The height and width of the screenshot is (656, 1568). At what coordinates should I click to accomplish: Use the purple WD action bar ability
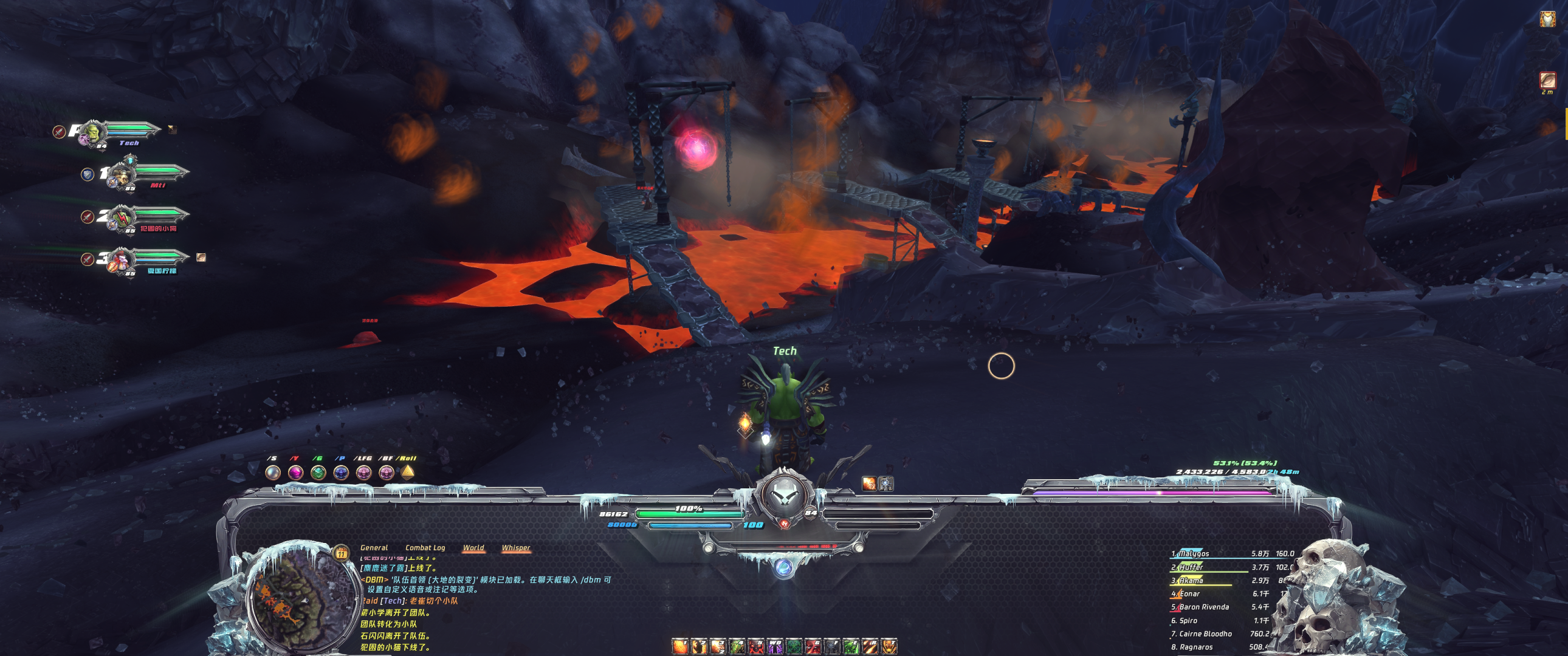pos(775,646)
